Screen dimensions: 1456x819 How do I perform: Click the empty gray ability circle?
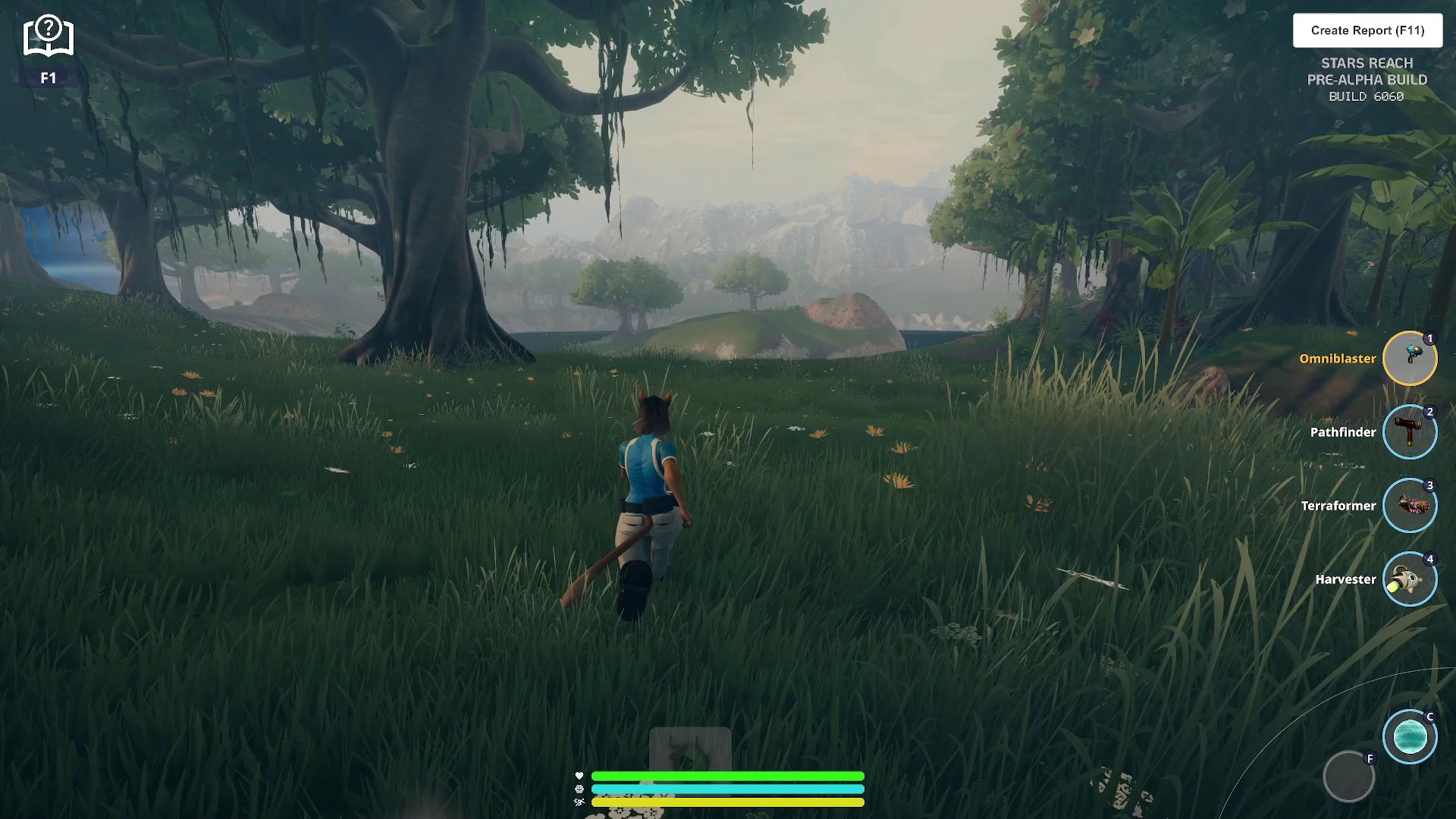point(1348,777)
